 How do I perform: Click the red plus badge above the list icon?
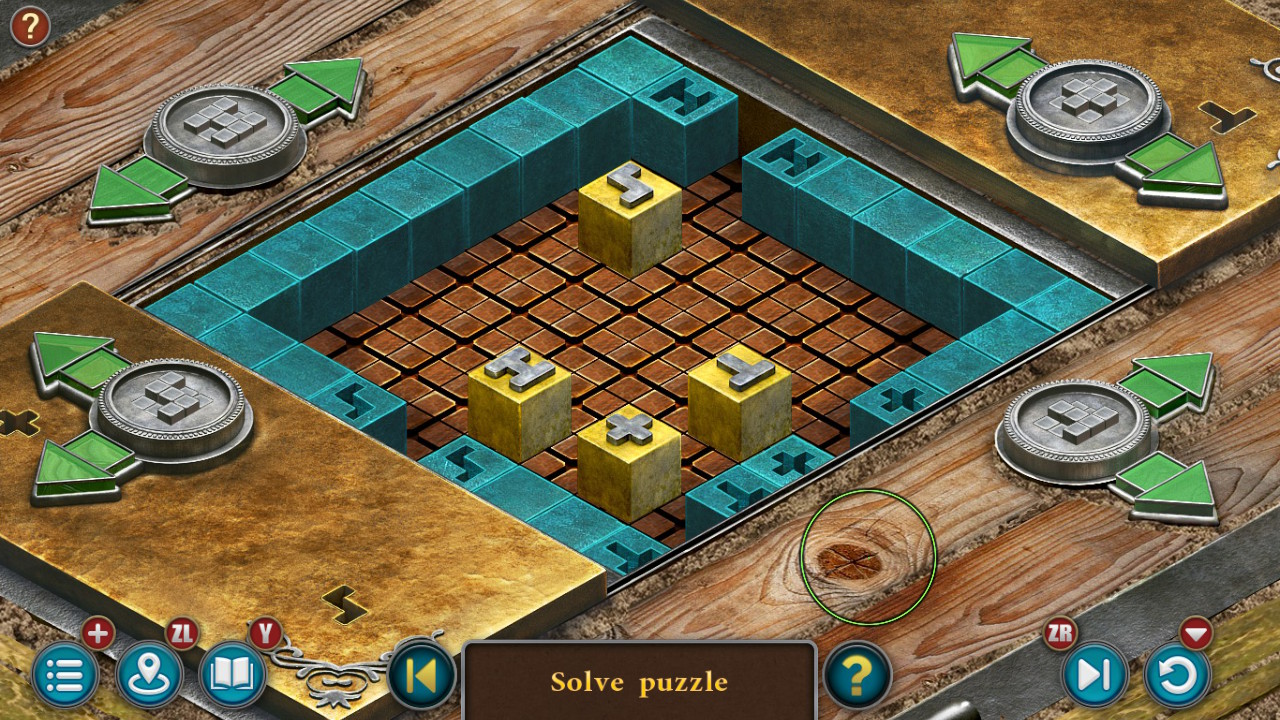point(96,633)
